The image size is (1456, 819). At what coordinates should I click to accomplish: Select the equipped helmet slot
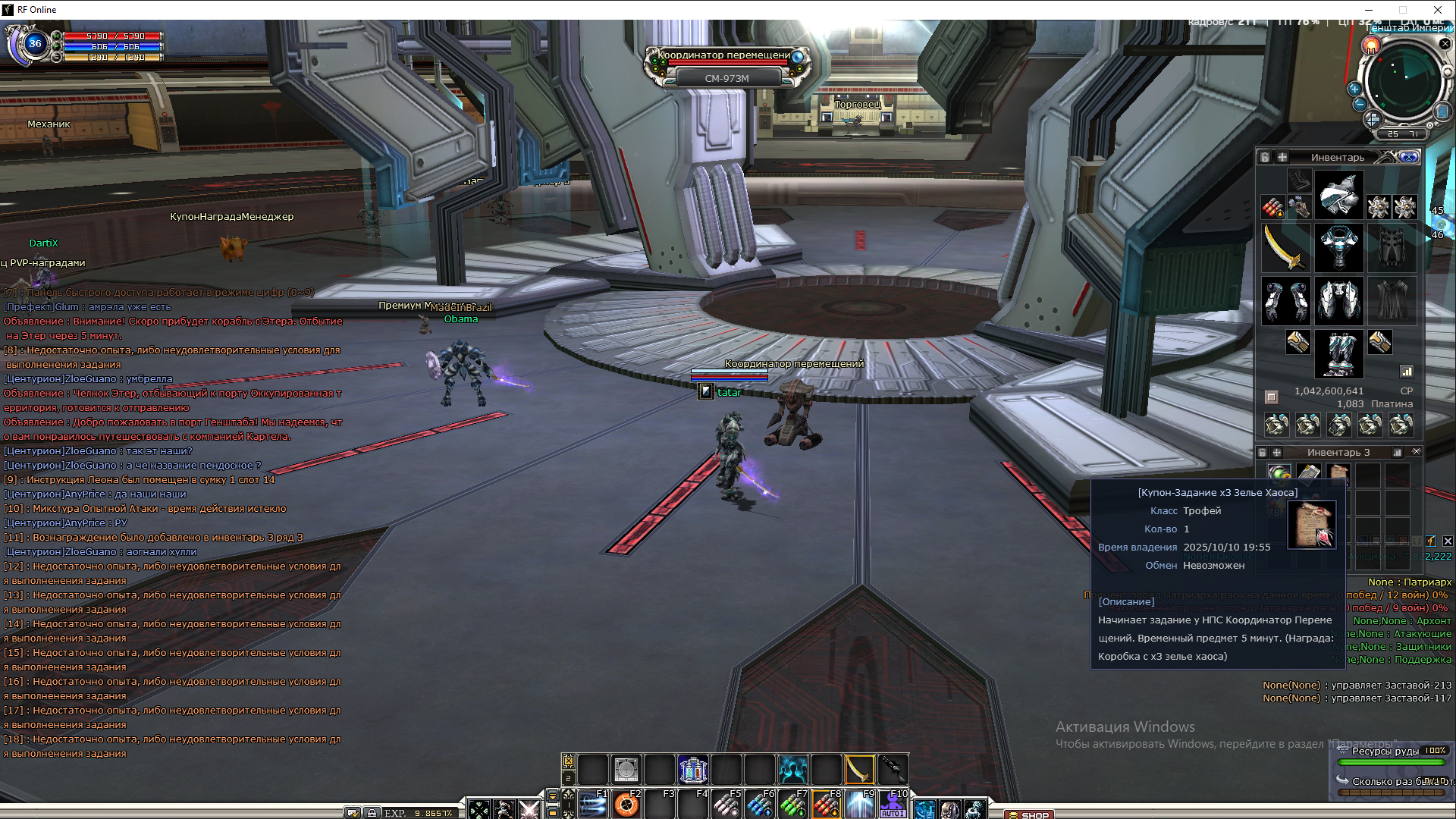tap(1338, 195)
